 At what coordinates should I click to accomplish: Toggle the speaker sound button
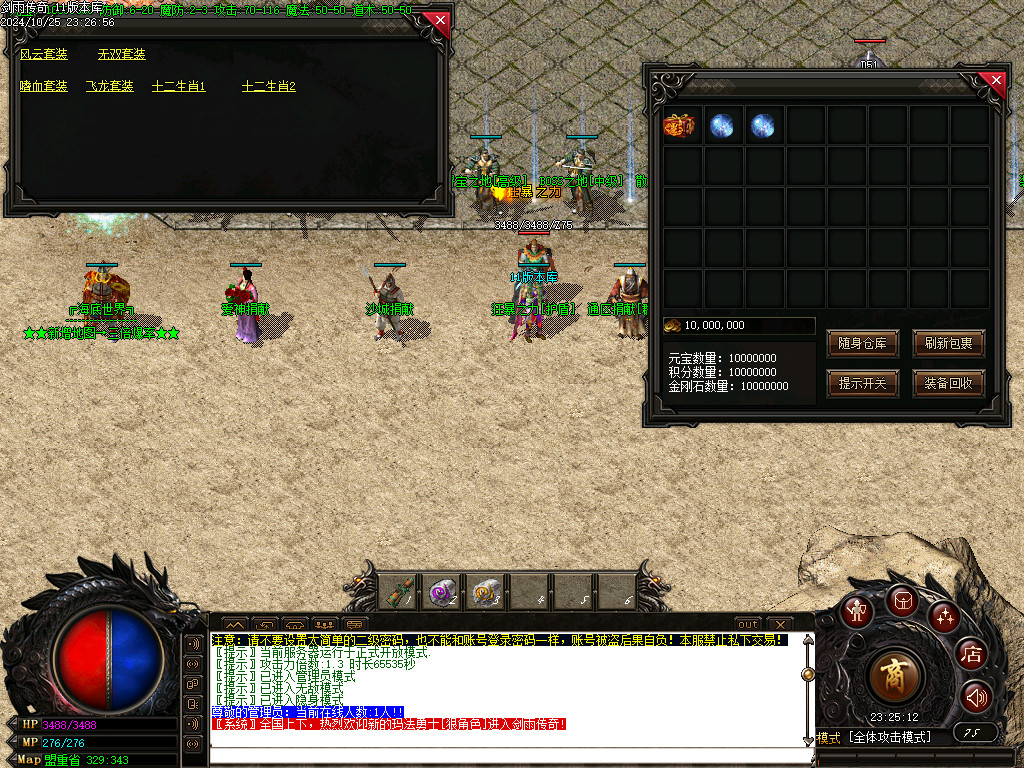[975, 697]
